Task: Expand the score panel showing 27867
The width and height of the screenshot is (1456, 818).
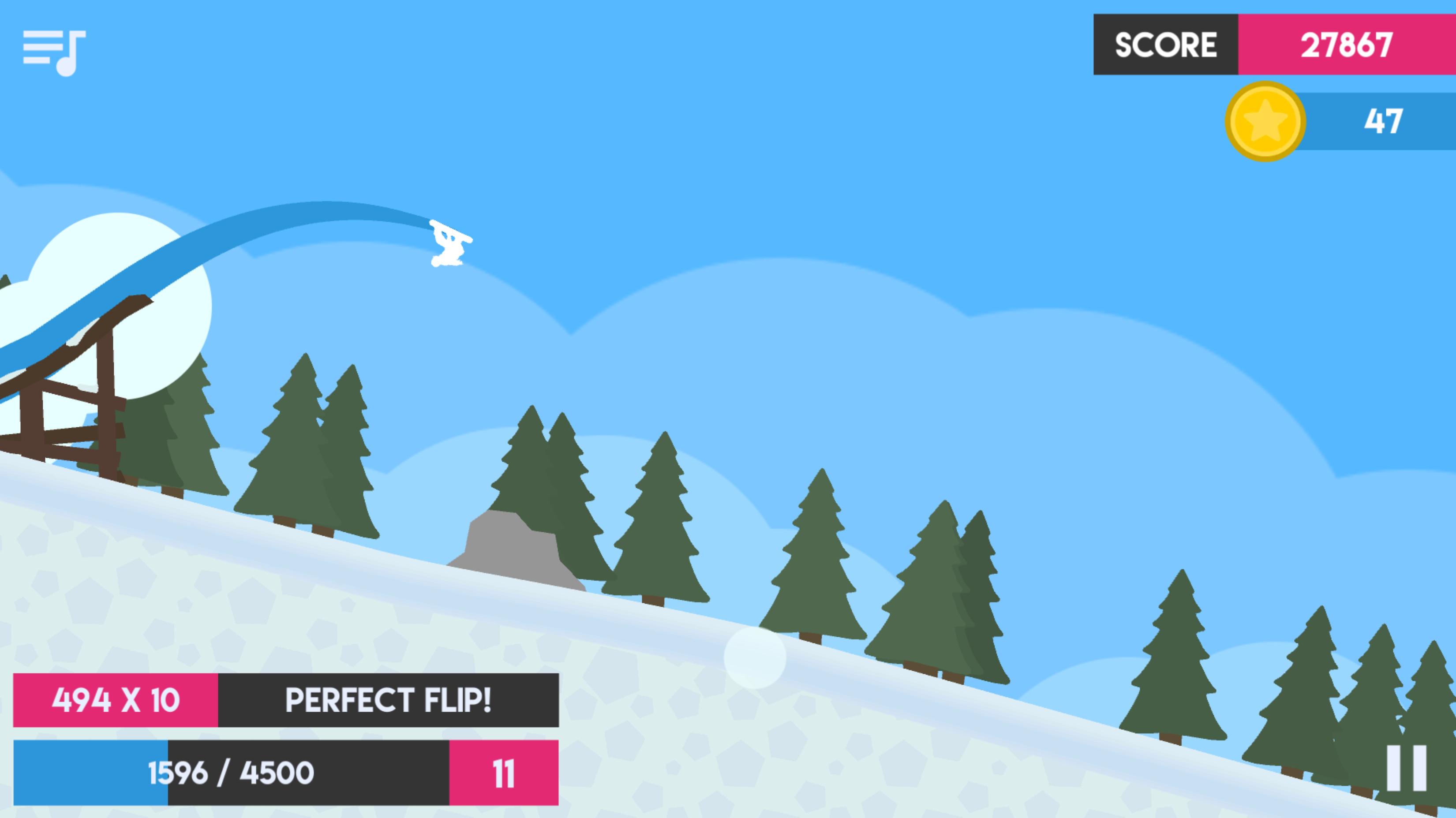Action: click(1345, 45)
